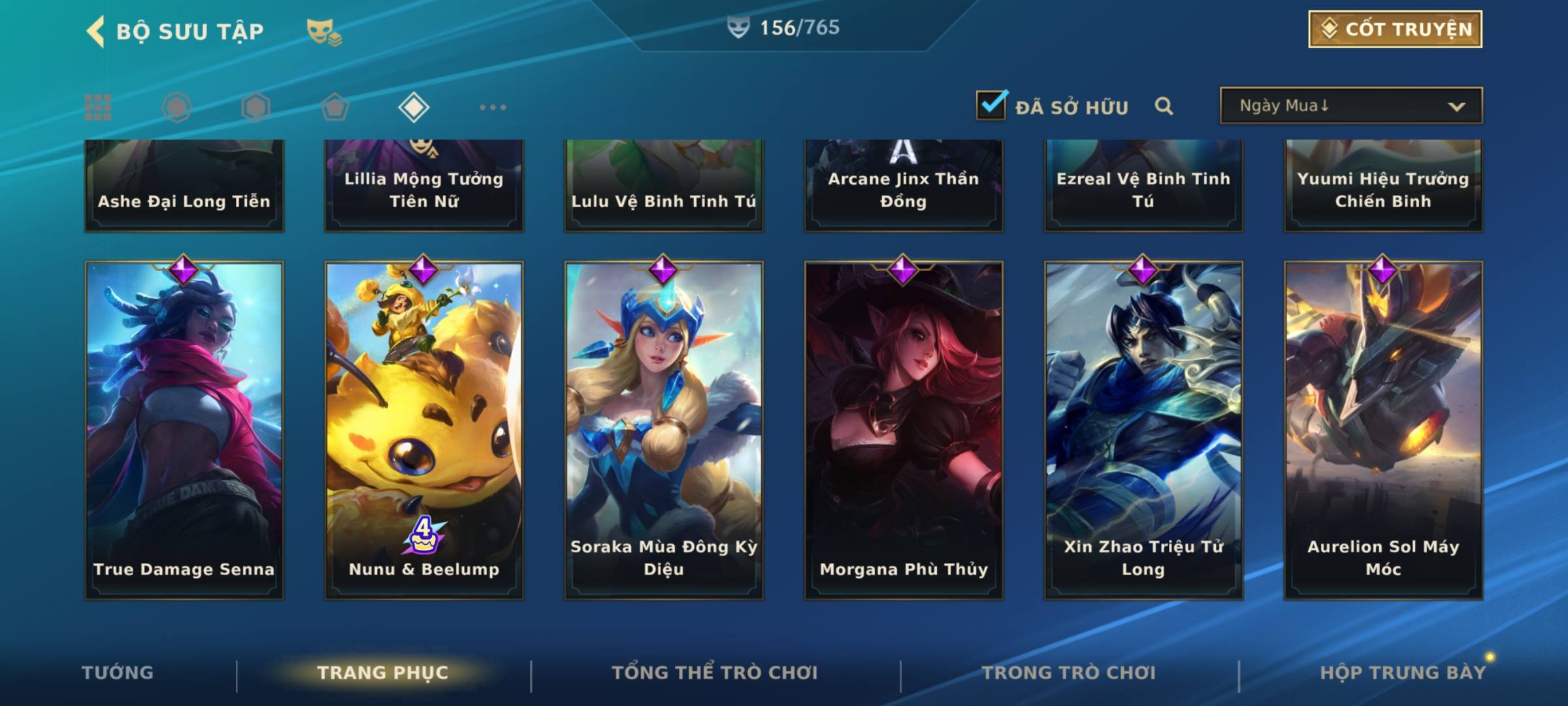Select Aurelion Sol Máy Móc skin card

pyautogui.click(x=1383, y=430)
